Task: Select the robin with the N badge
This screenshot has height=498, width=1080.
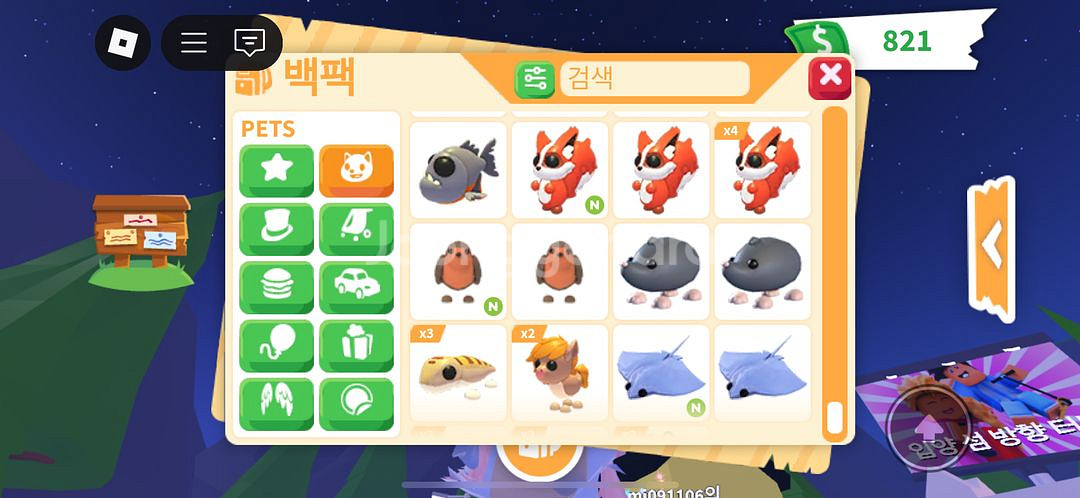Action: coord(459,271)
